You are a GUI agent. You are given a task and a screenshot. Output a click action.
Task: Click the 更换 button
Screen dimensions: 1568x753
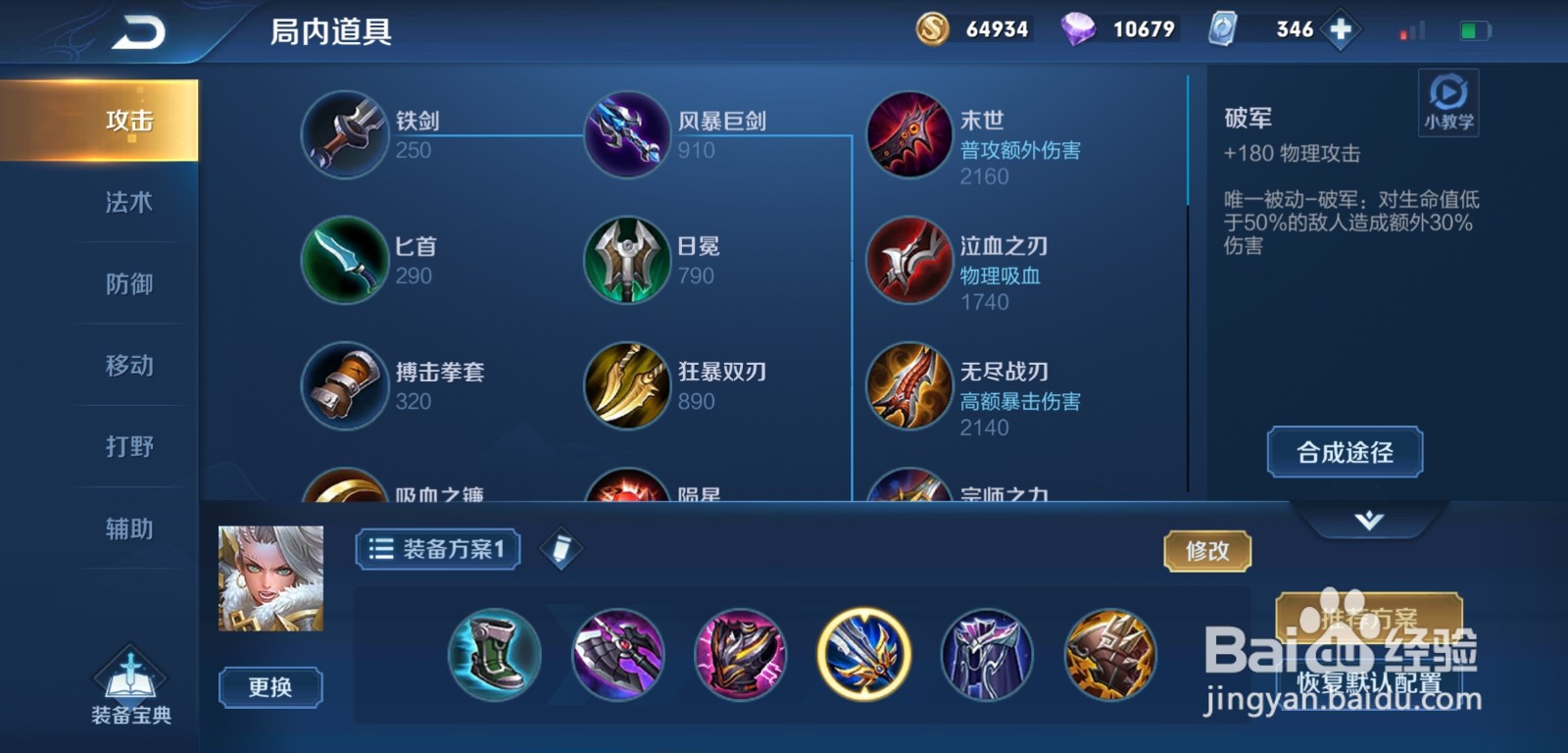[x=272, y=688]
